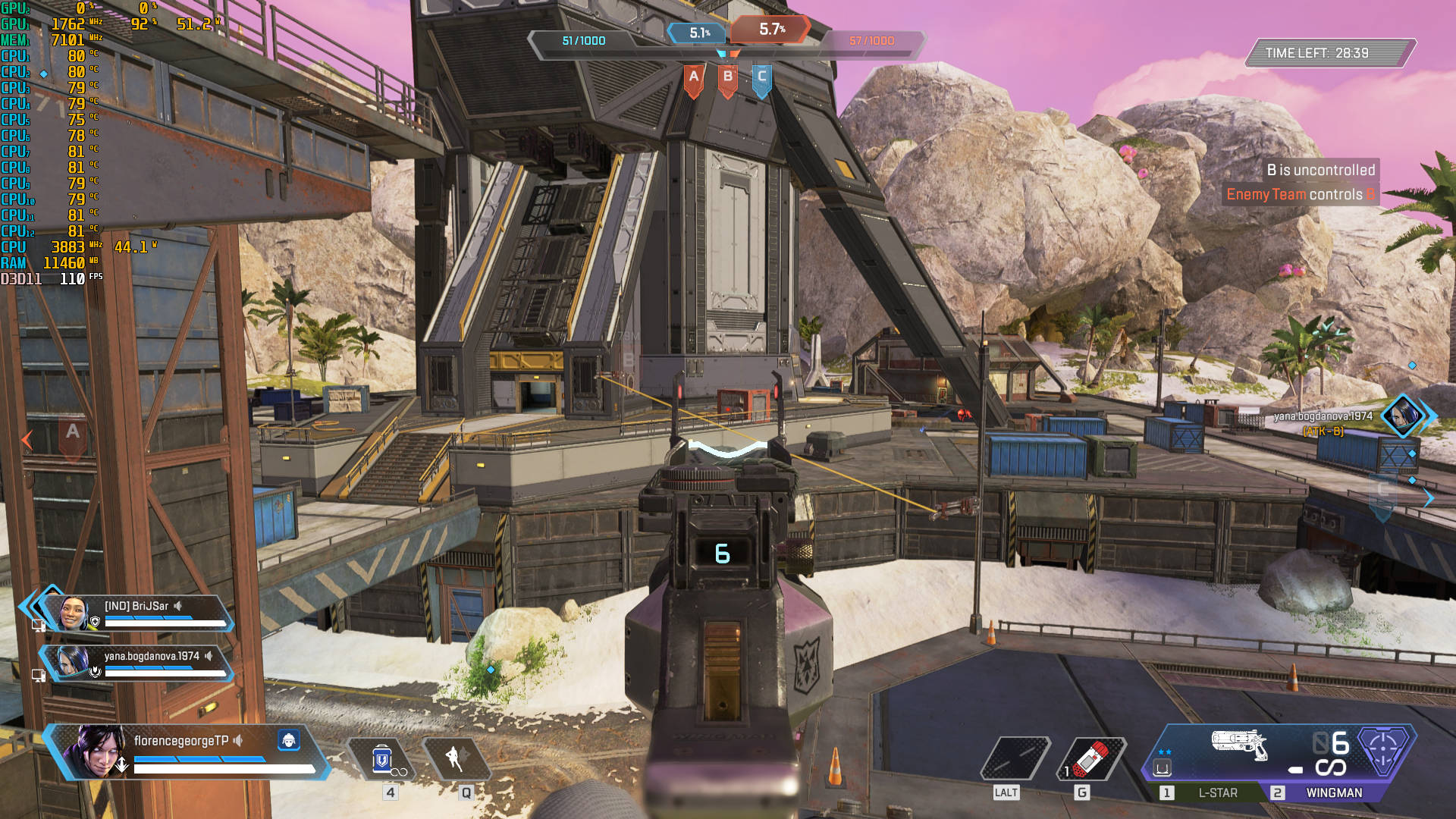Select the red objective B marker
Image resolution: width=1456 pixels, height=819 pixels.
728,79
